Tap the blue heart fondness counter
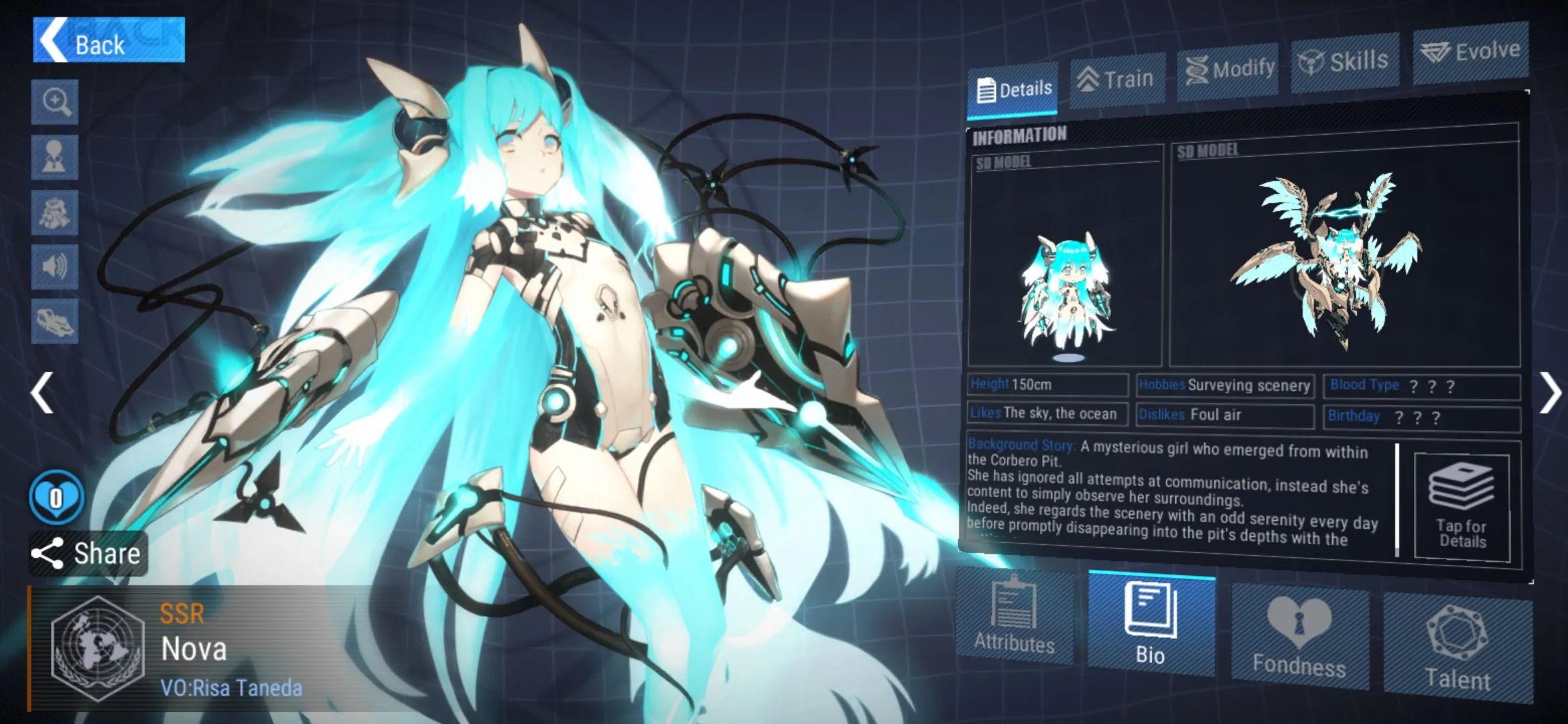The width and height of the screenshot is (1568, 724). pos(56,497)
